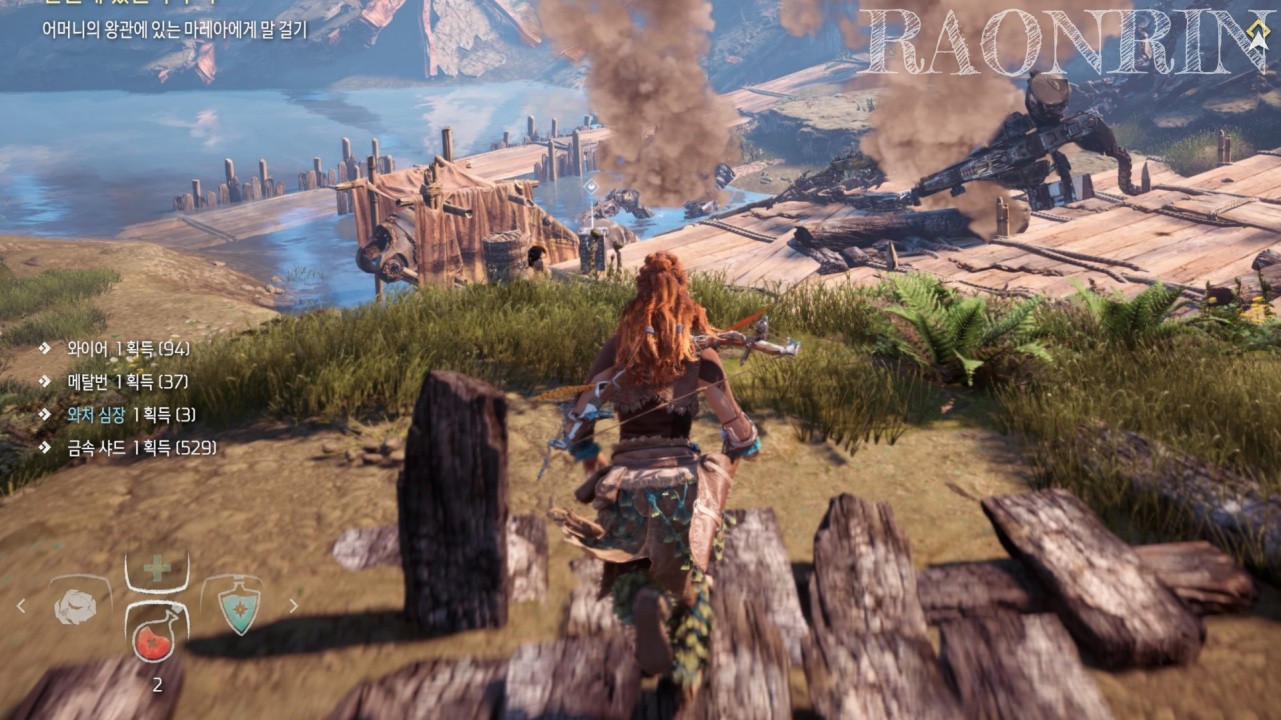This screenshot has height=720, width=1281.
Task: Cycle tools with the left arrow
Action: [x=20, y=605]
